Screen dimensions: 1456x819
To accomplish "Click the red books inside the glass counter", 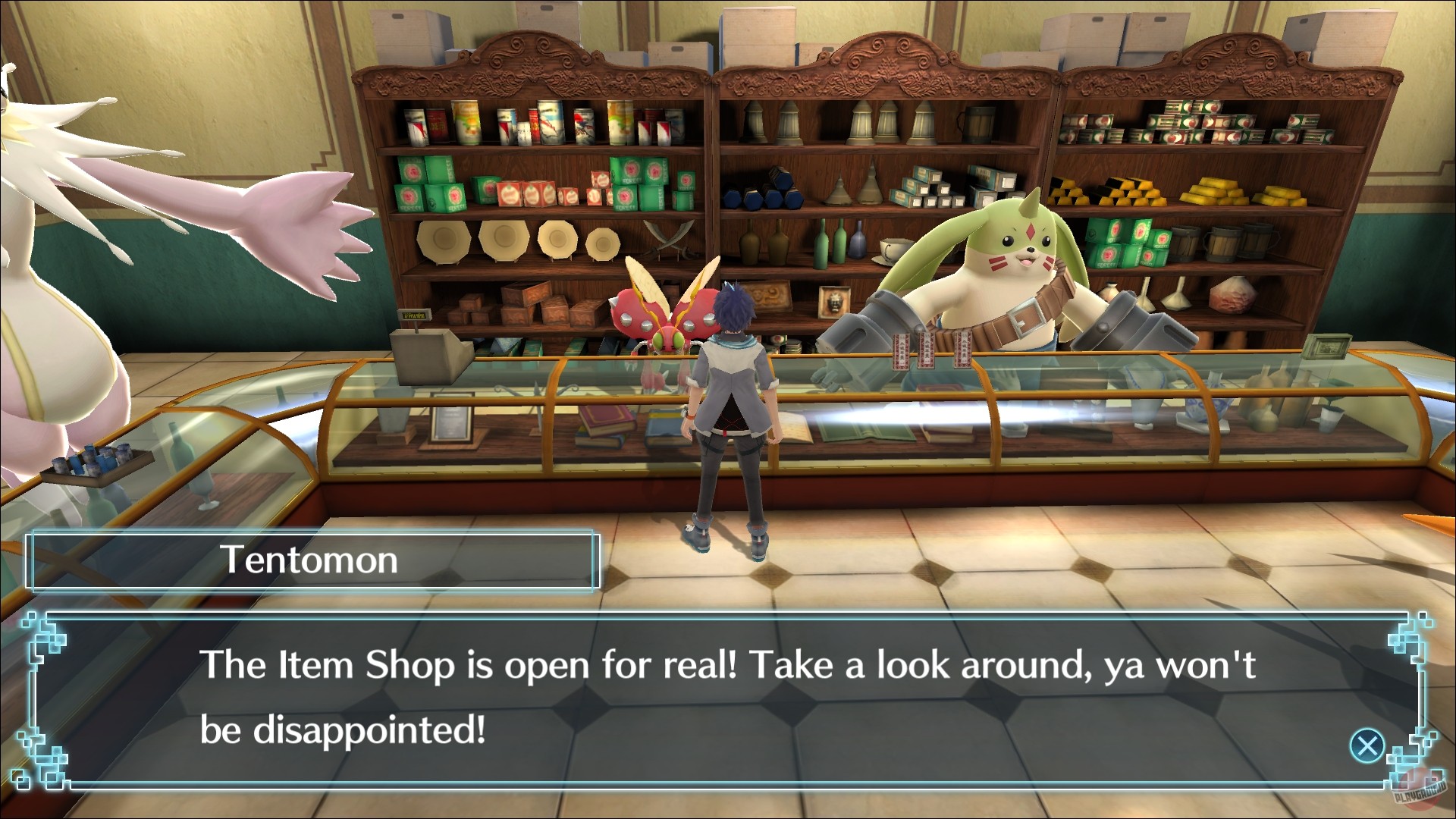I will (x=607, y=419).
